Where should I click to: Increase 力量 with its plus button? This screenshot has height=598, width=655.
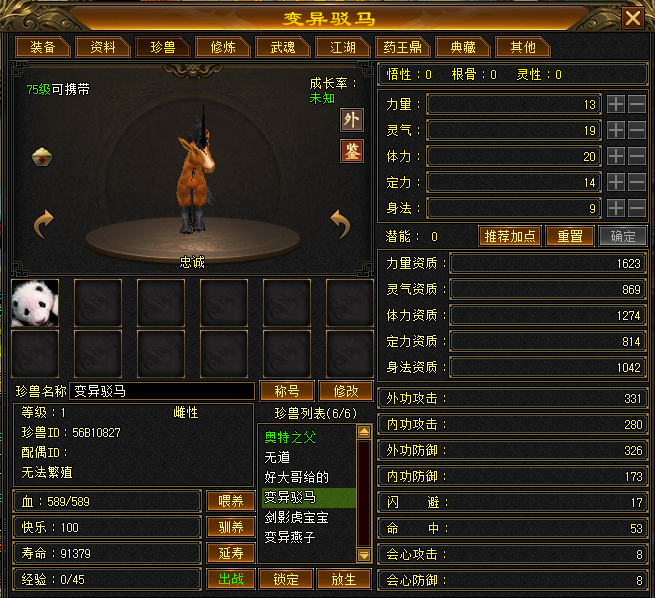[x=616, y=104]
